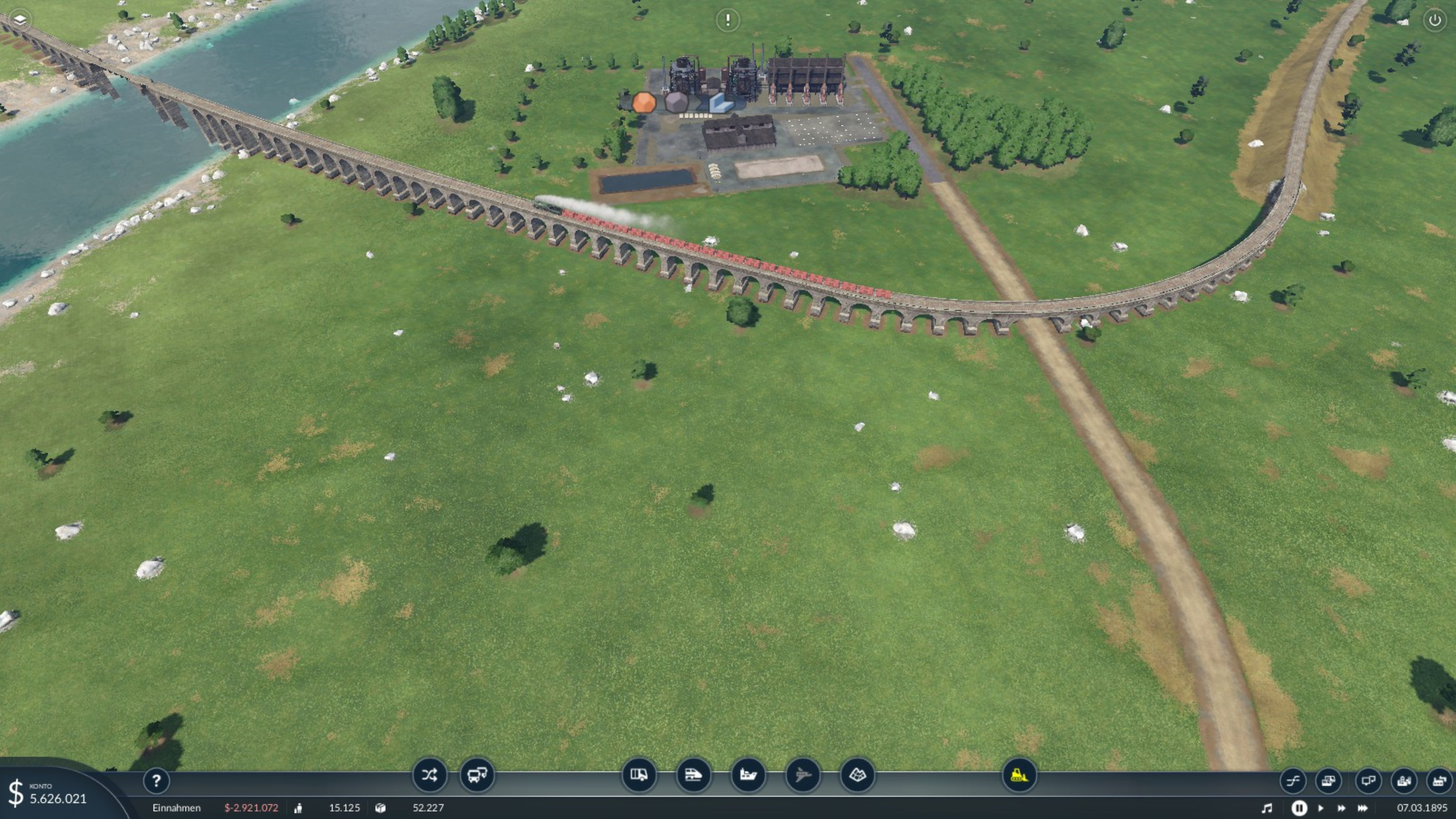Screen dimensions: 1456x819
Task: Open the vehicle manager bus icon
Action: (x=477, y=775)
